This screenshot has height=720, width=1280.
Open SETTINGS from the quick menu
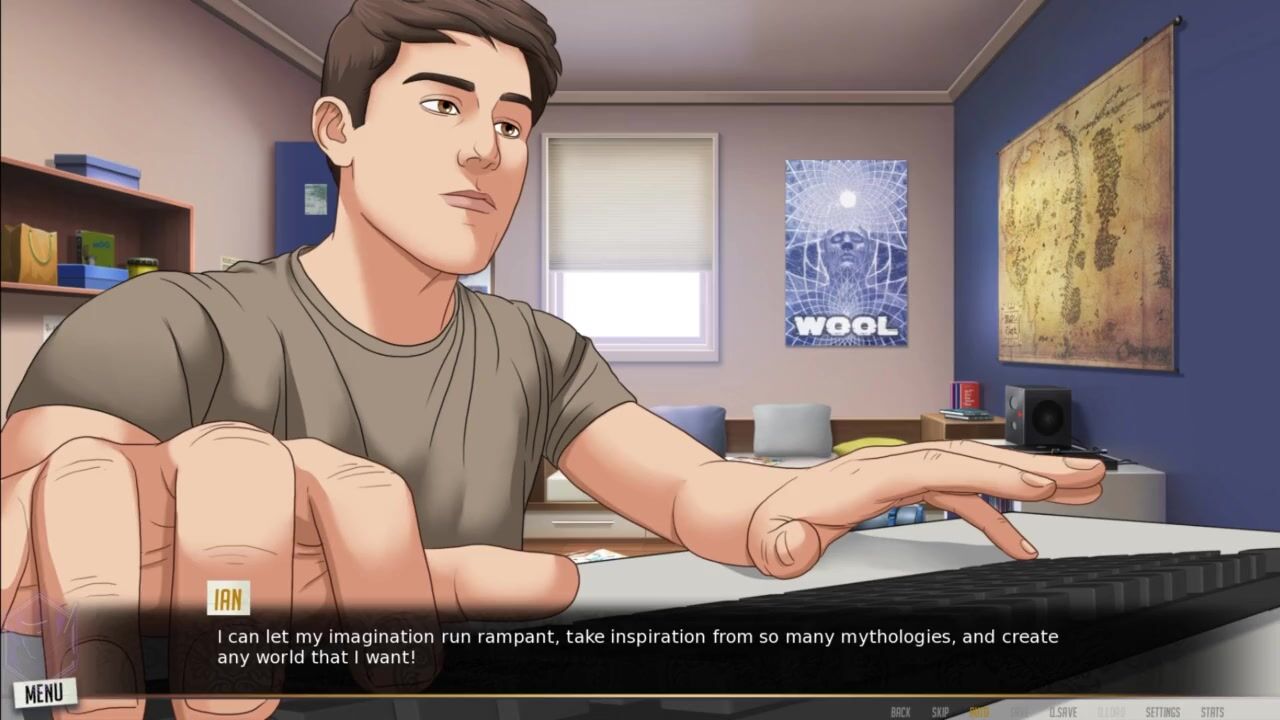[1163, 712]
